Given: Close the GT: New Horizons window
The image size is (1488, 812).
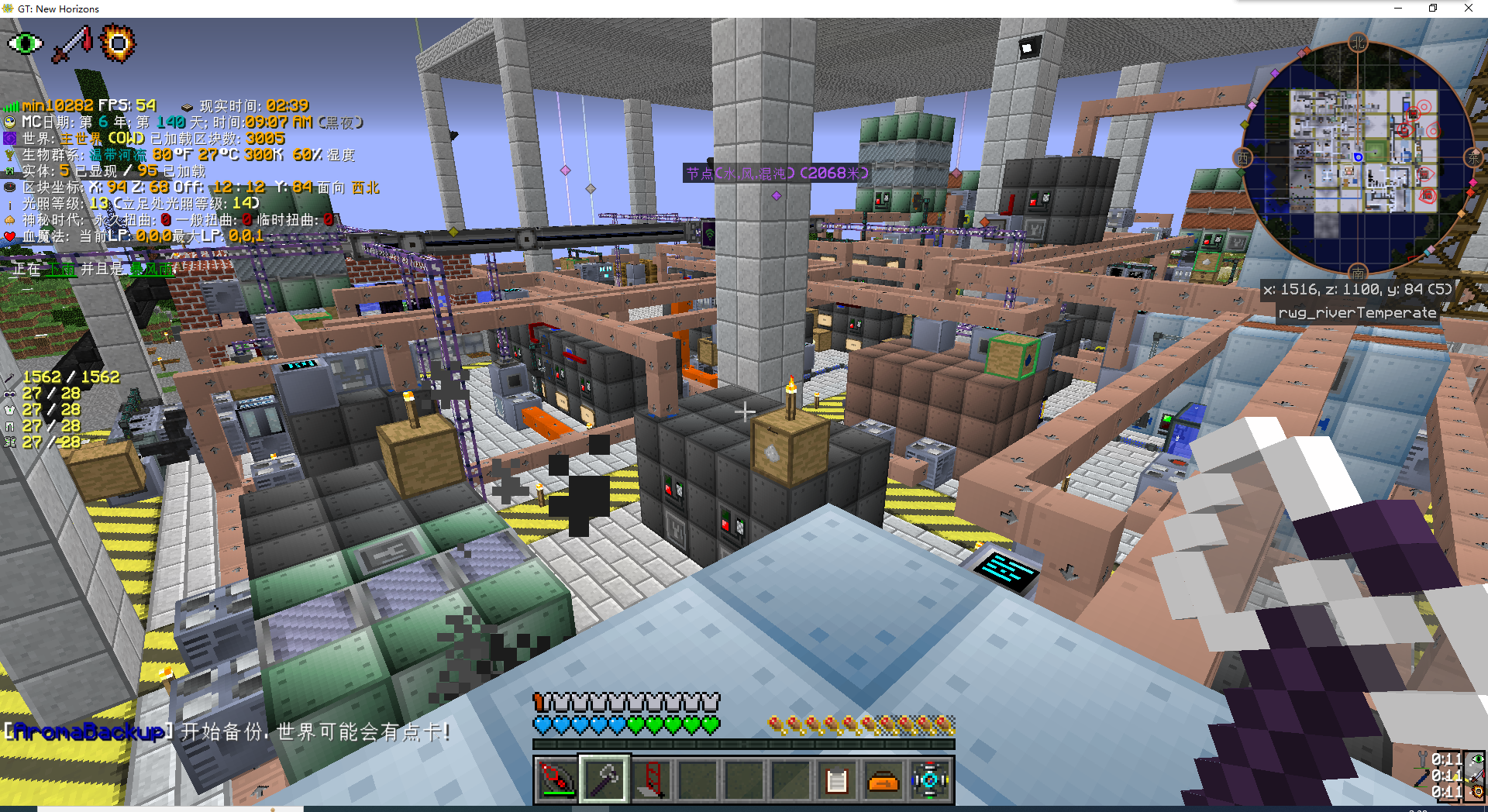Looking at the screenshot, I should [1468, 9].
